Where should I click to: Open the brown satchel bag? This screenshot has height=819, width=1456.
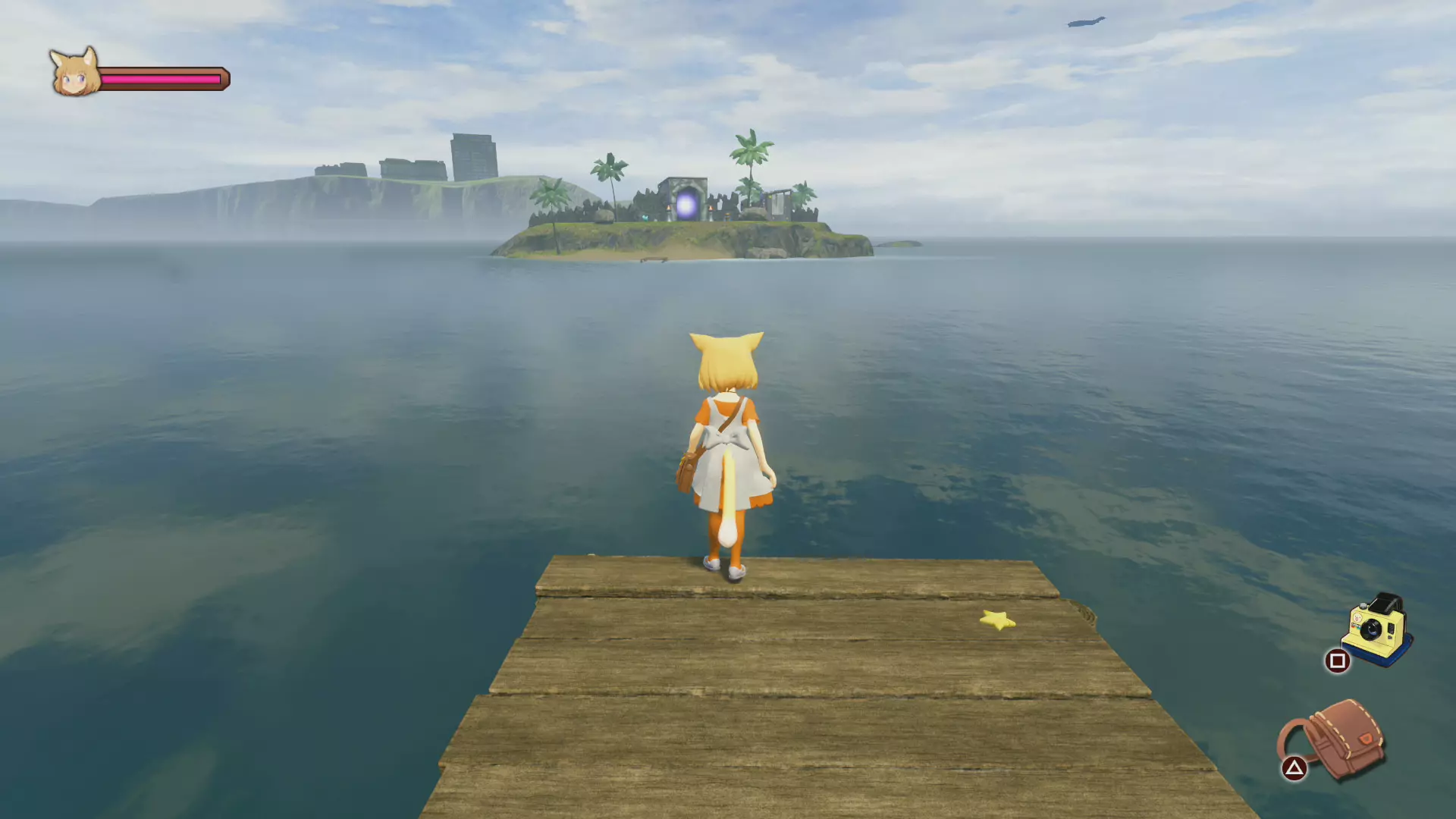point(1338,739)
